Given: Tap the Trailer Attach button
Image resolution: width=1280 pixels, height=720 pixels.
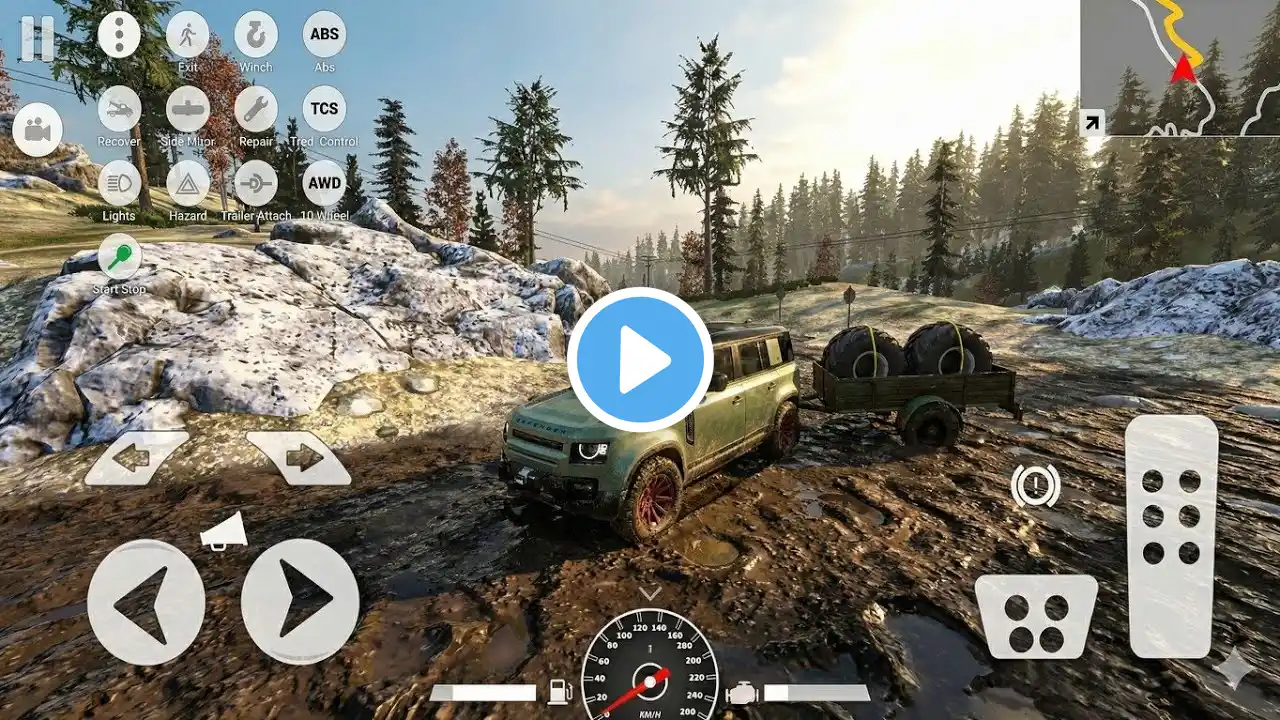Looking at the screenshot, I should [x=256, y=184].
